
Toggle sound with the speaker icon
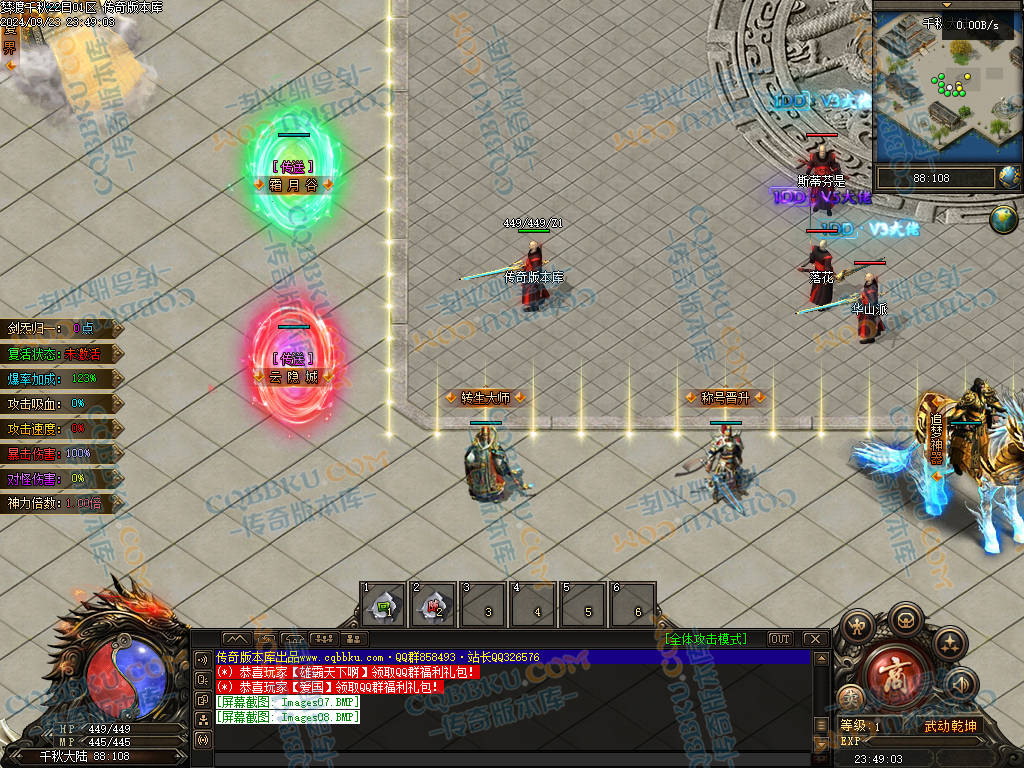pyautogui.click(x=960, y=684)
